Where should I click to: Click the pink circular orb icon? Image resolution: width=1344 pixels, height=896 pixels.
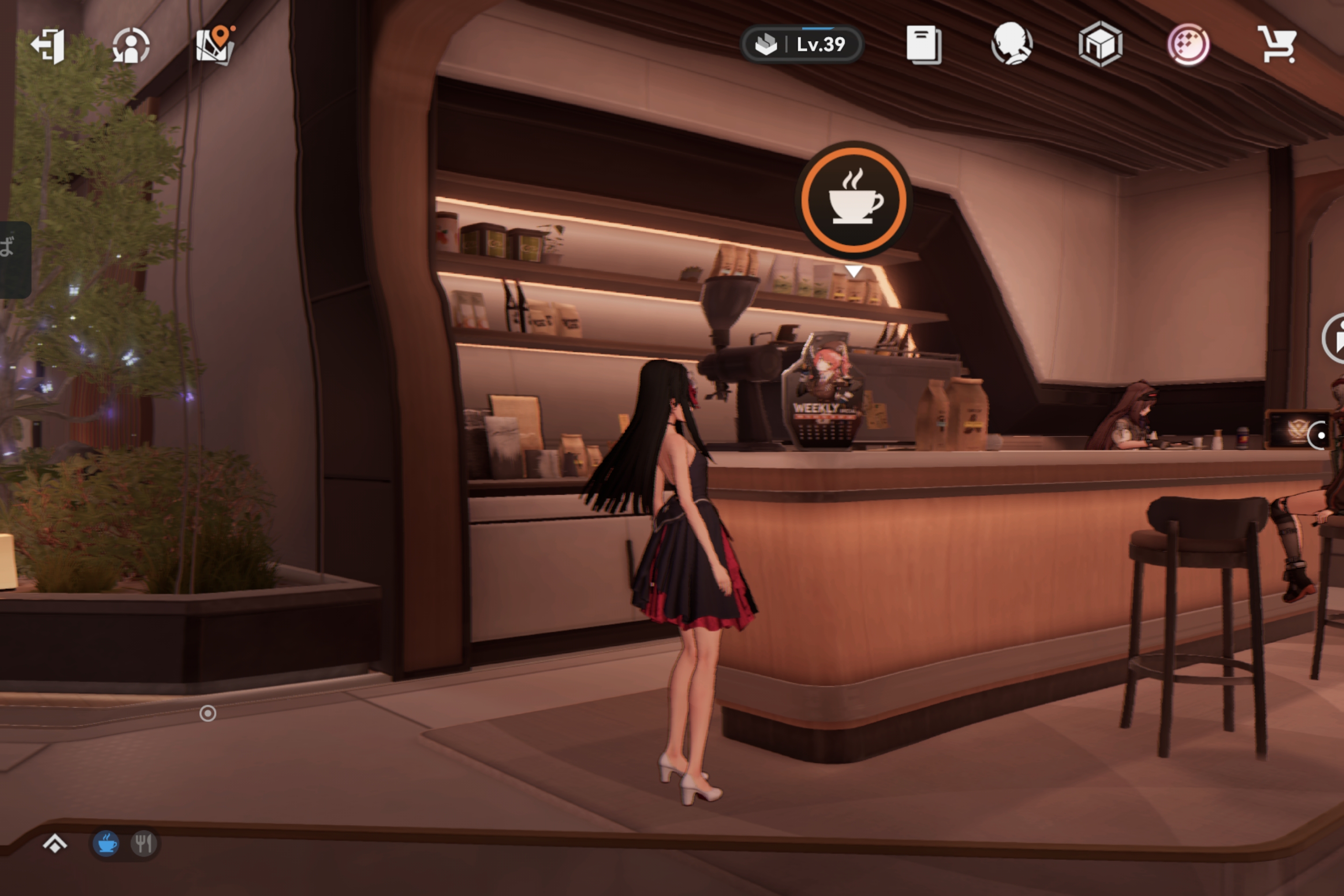coord(1189,45)
